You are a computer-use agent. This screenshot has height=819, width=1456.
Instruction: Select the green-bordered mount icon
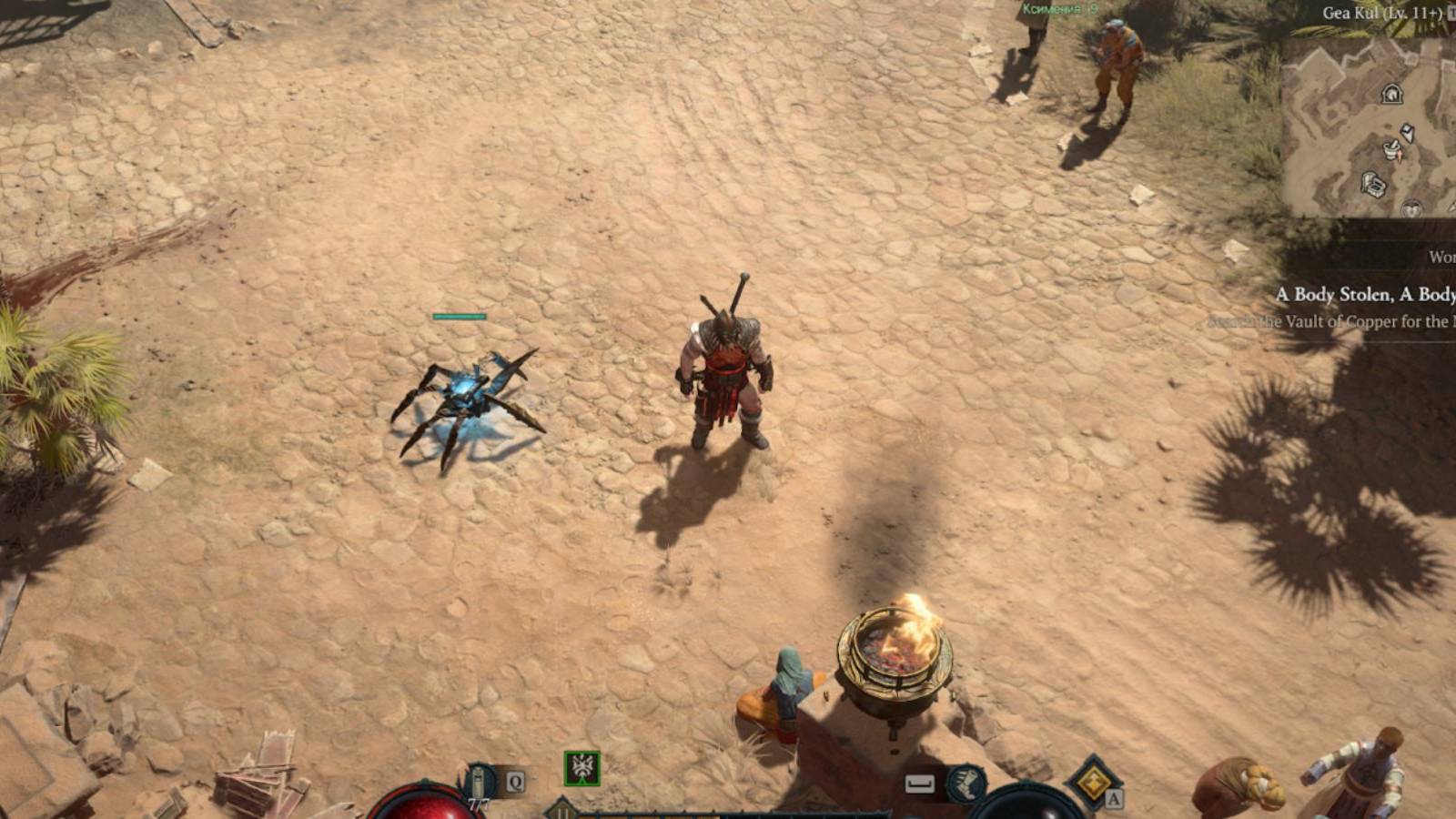(581, 770)
